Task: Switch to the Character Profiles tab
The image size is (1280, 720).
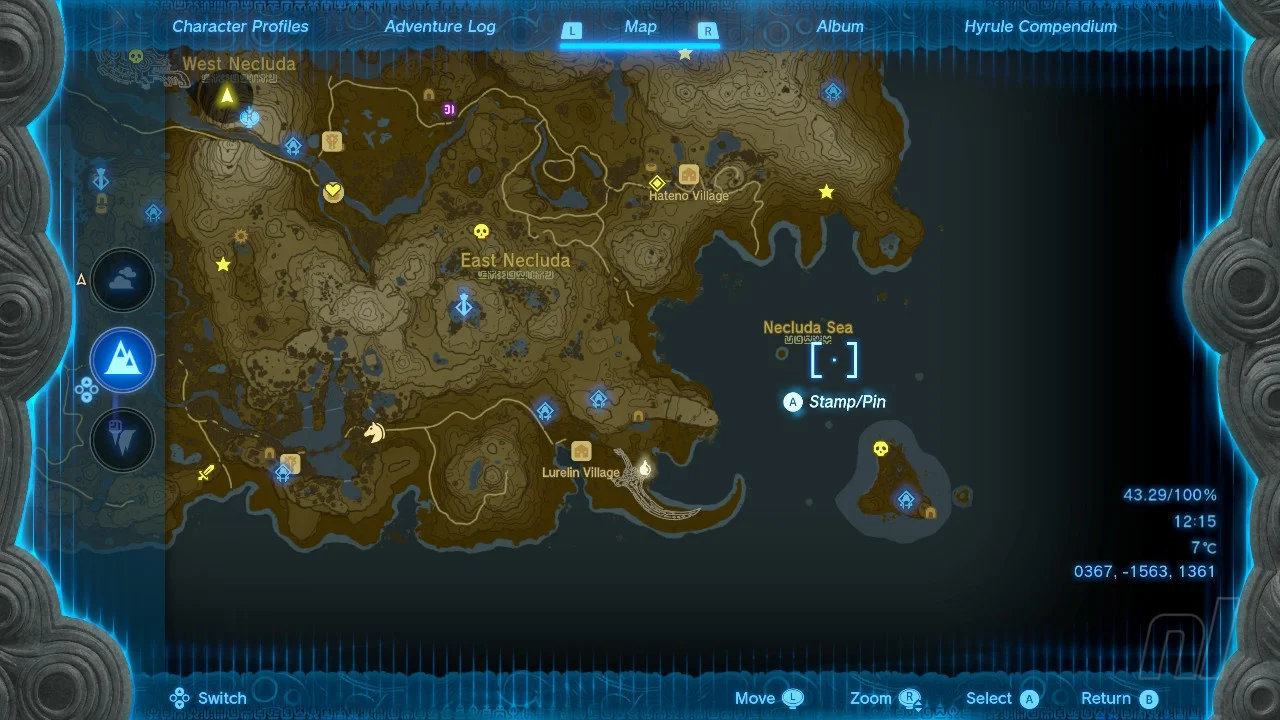Action: [240, 26]
